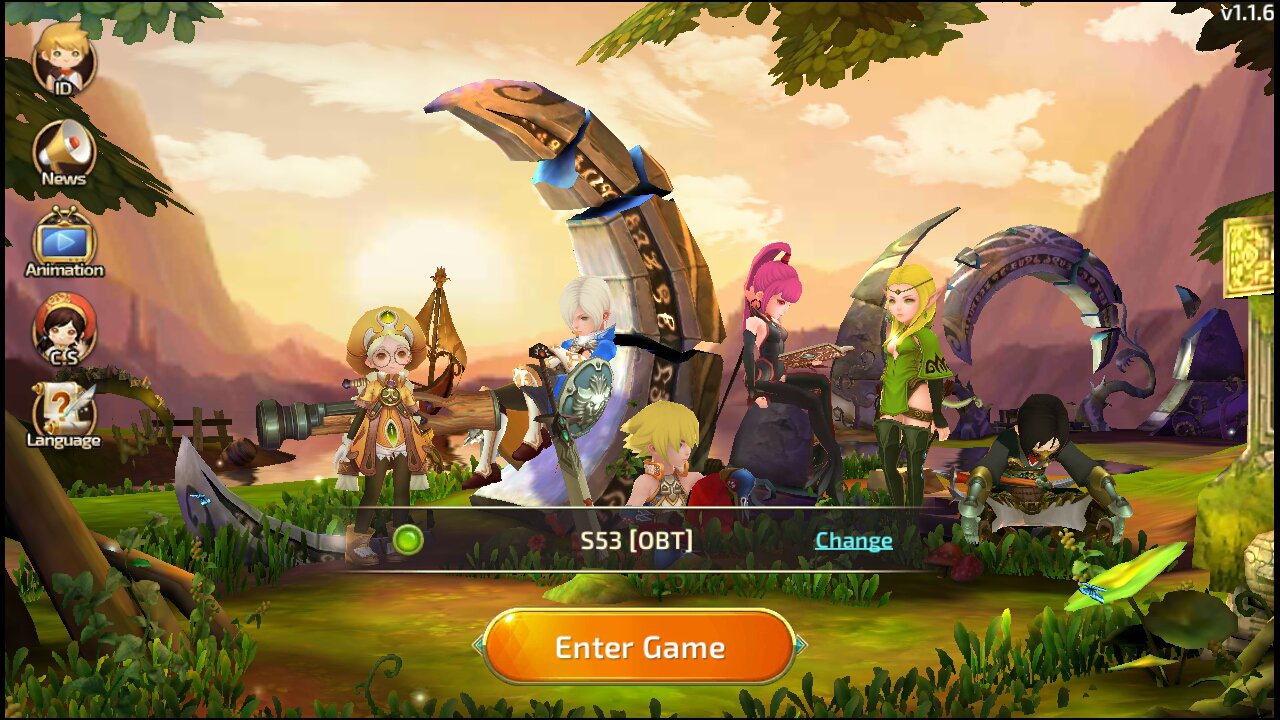Image resolution: width=1280 pixels, height=720 pixels.
Task: Tap the blue TV screen on Animation icon
Action: click(x=62, y=243)
